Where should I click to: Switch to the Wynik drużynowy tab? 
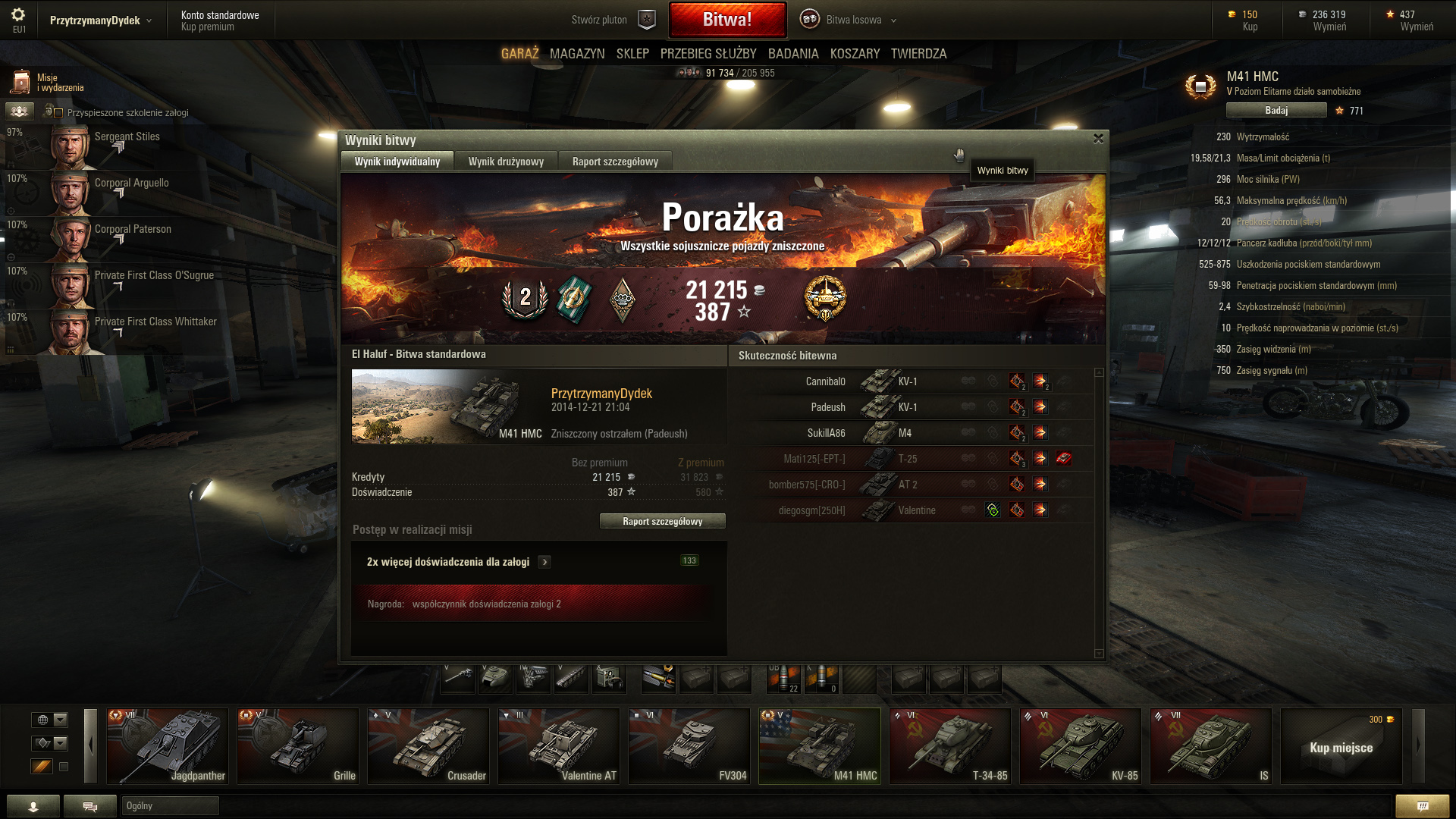(506, 162)
